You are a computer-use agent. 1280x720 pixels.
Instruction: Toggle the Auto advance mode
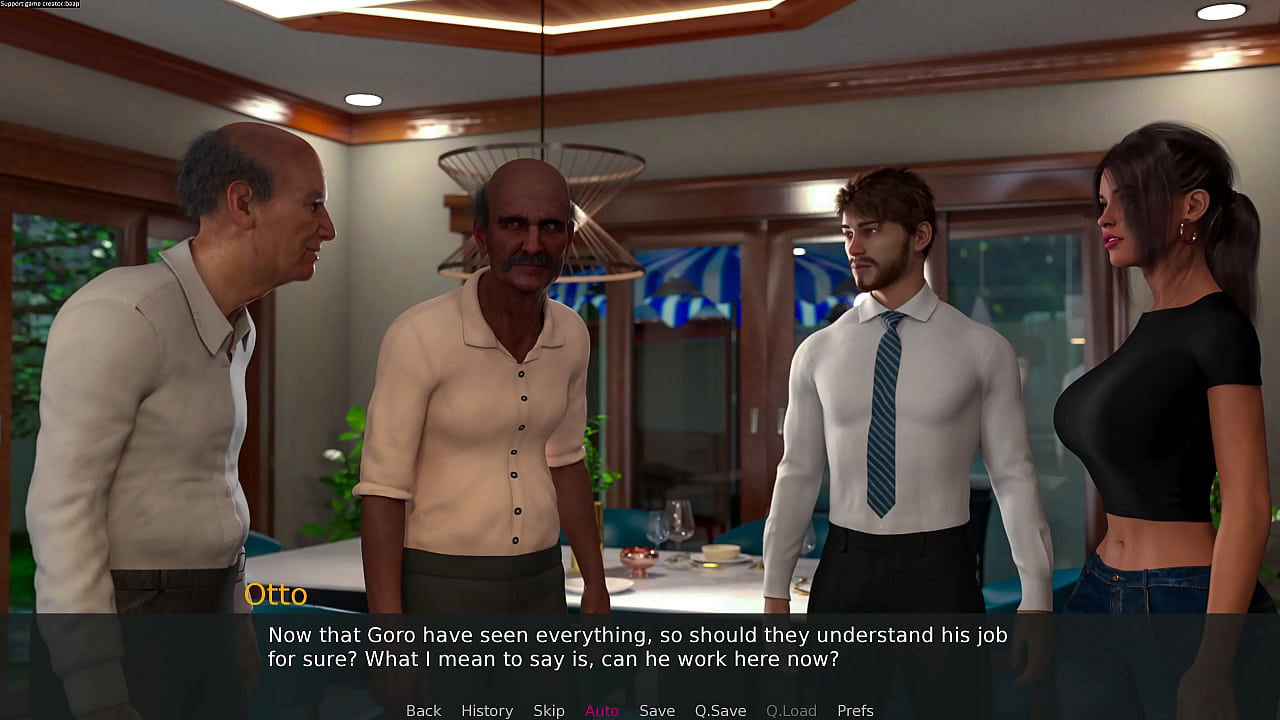[x=602, y=710]
